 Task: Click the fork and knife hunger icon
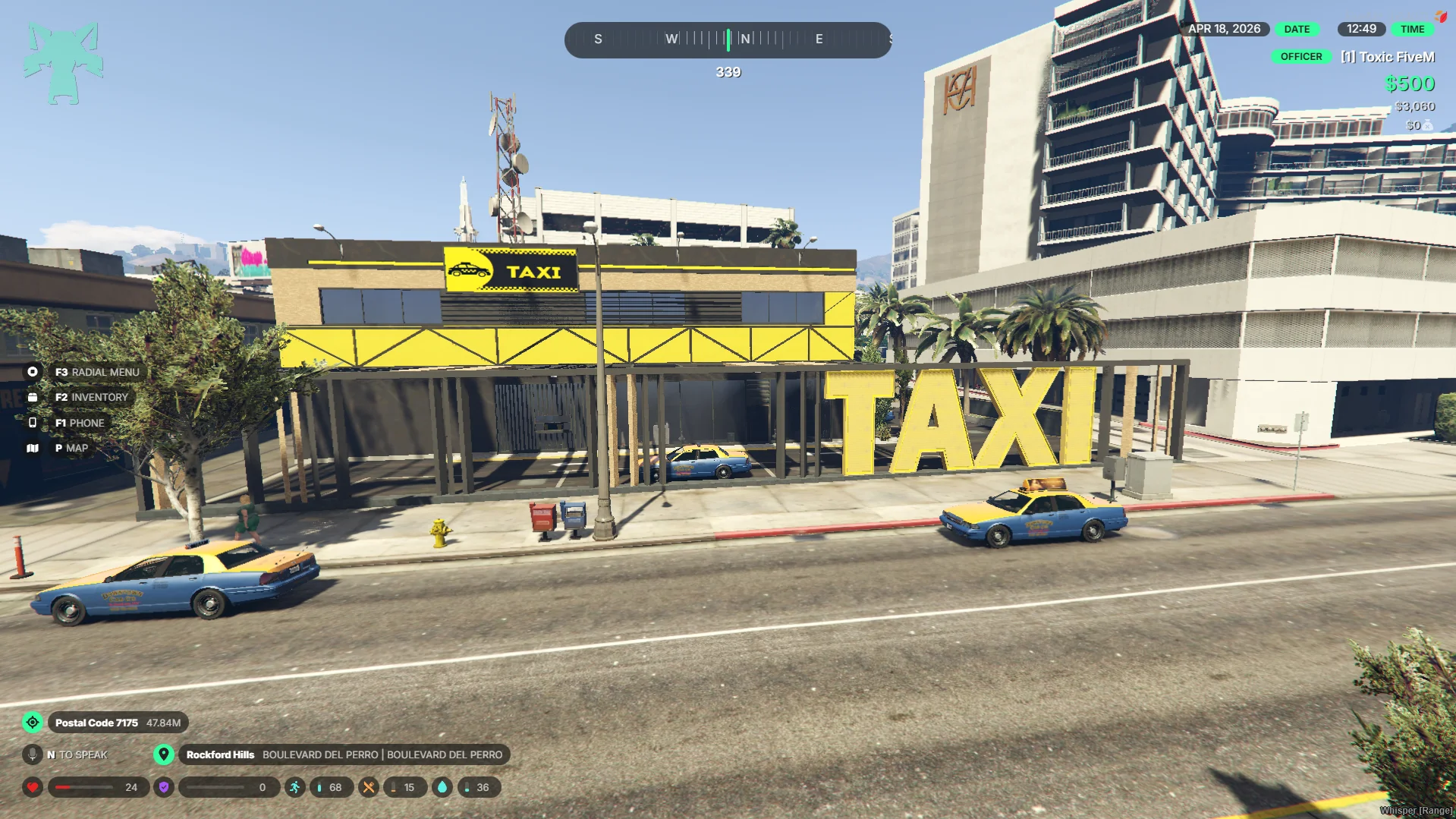pos(369,787)
